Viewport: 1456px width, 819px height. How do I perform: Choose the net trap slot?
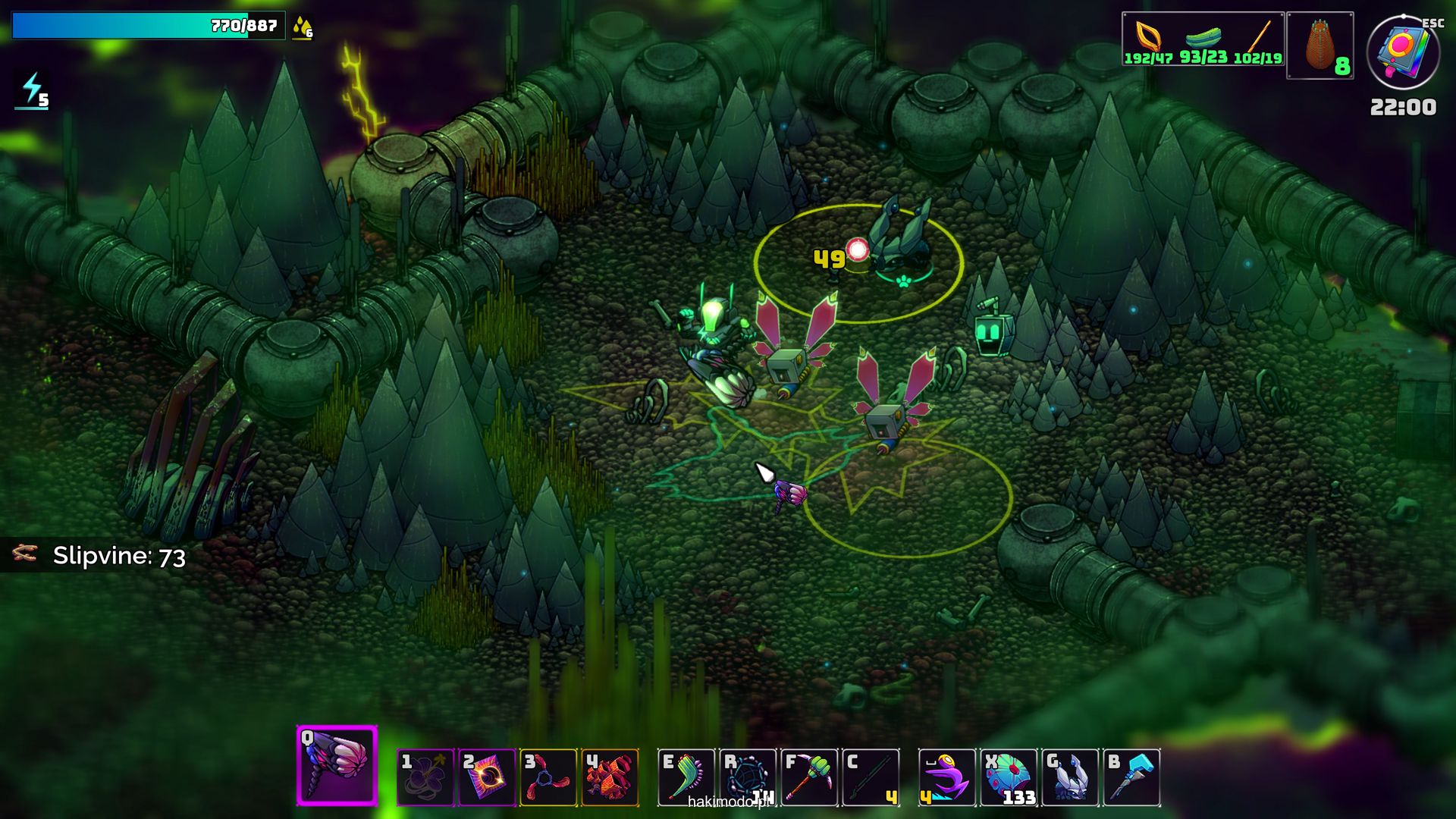pyautogui.click(x=748, y=777)
